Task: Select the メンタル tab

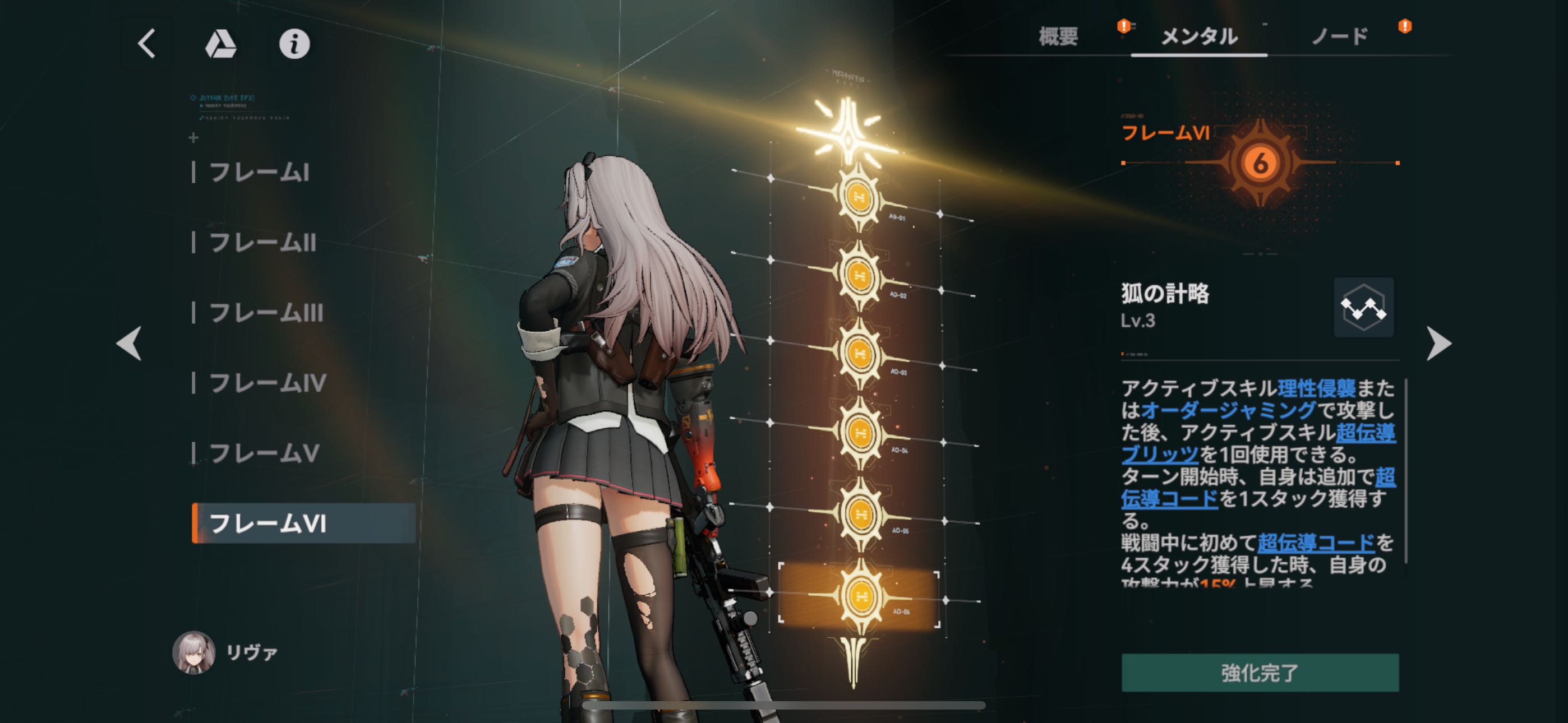Action: click(x=1198, y=36)
